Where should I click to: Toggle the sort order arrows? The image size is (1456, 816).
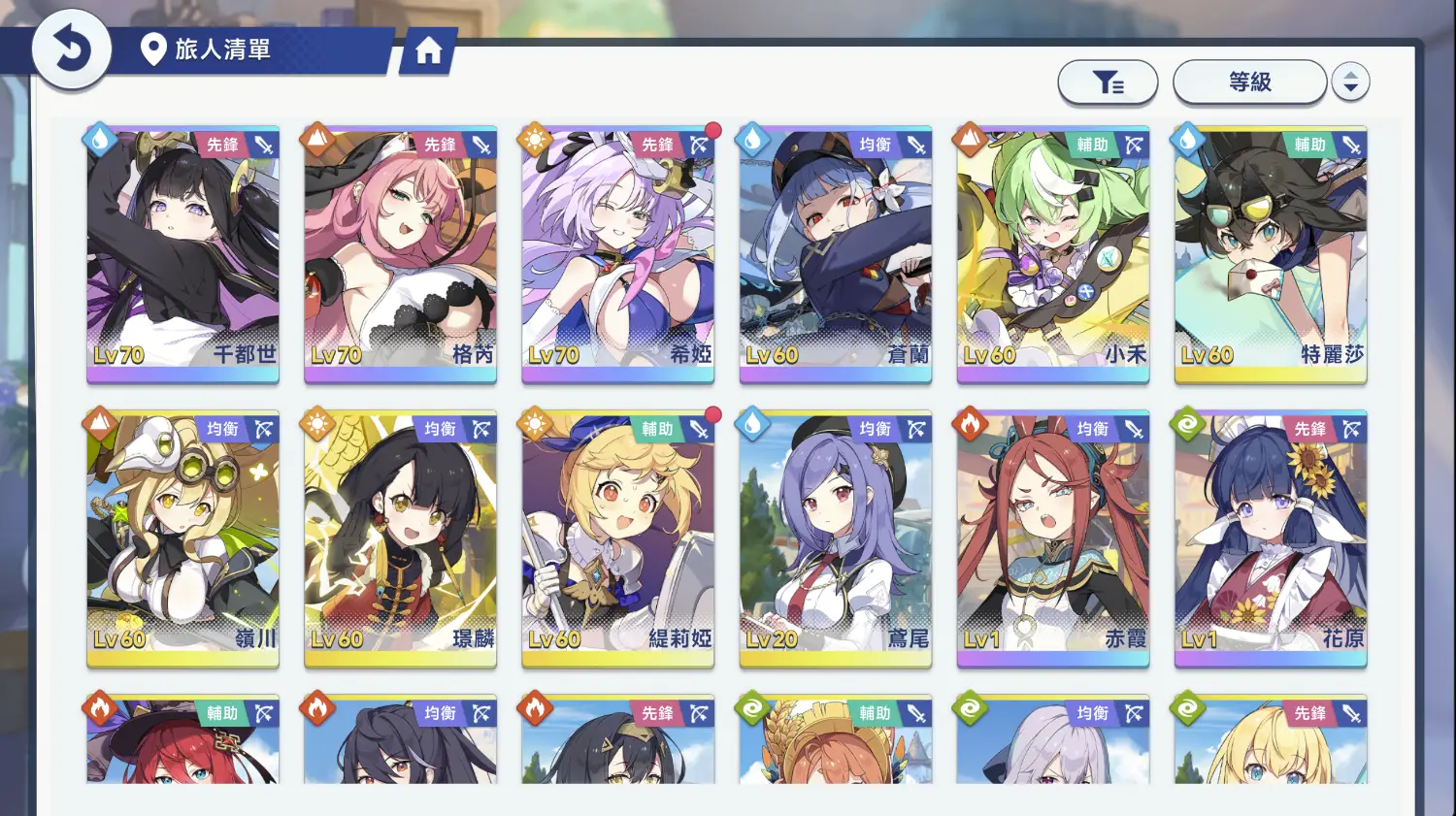[x=1350, y=82]
